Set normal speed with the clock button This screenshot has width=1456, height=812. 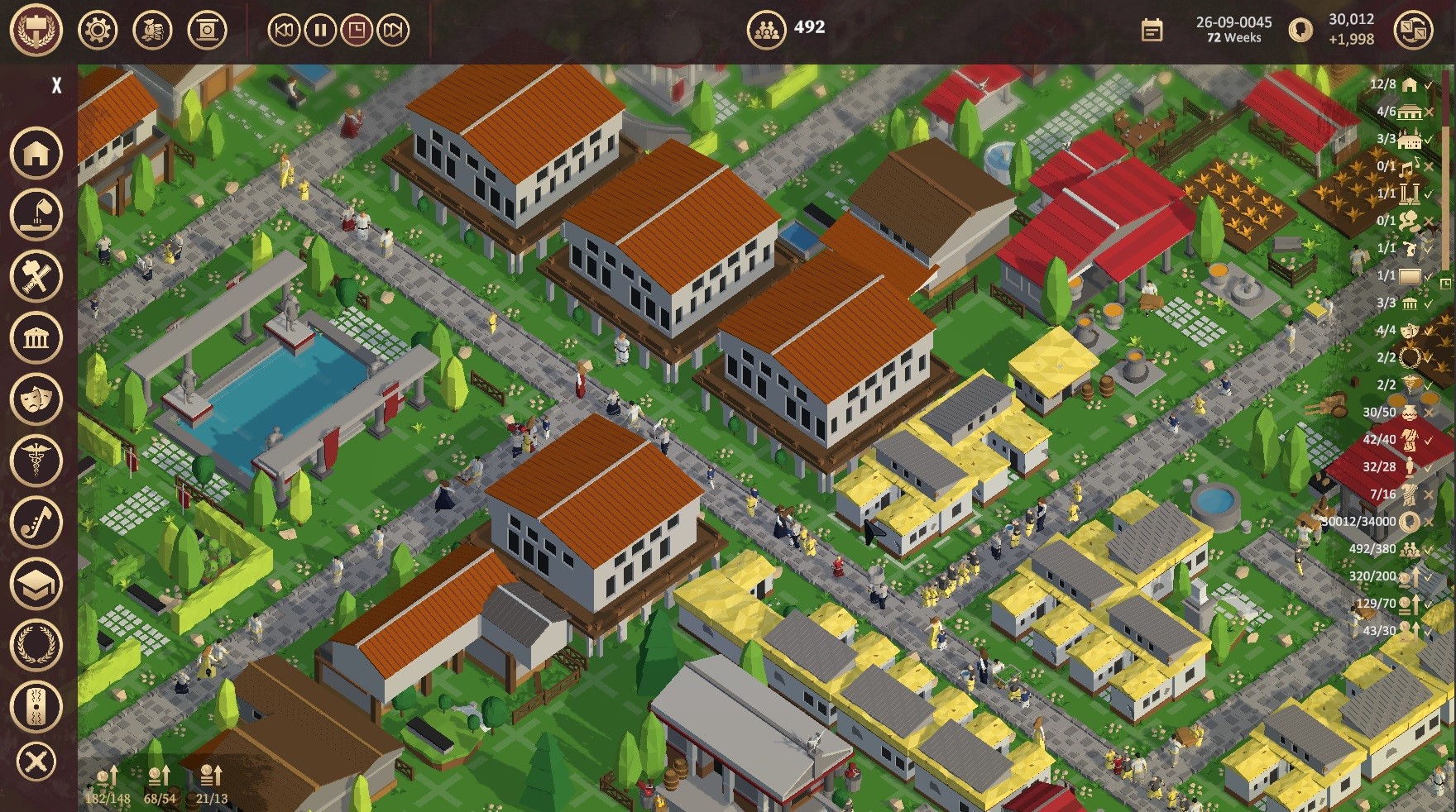(x=357, y=31)
